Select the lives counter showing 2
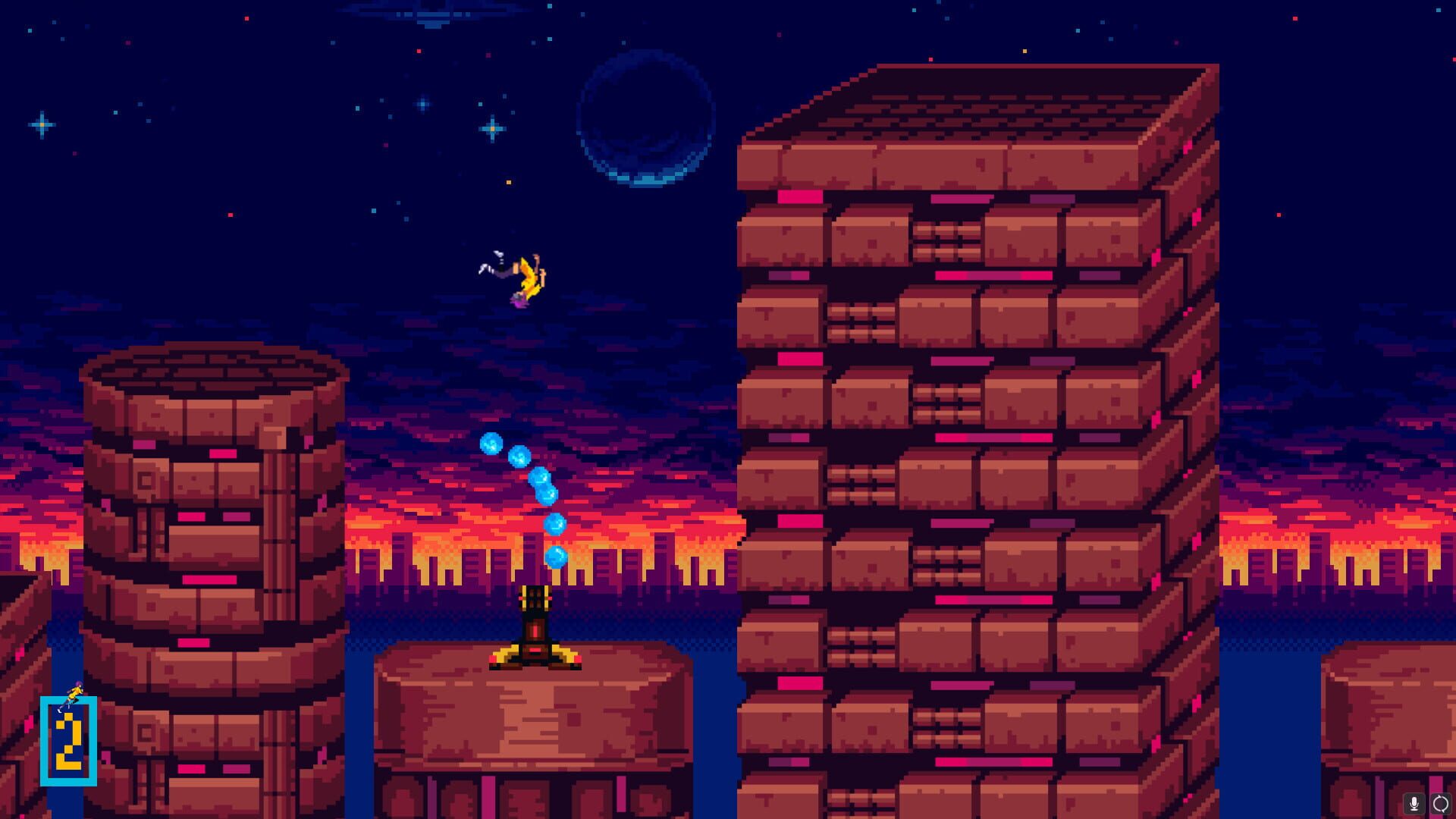 (71, 739)
